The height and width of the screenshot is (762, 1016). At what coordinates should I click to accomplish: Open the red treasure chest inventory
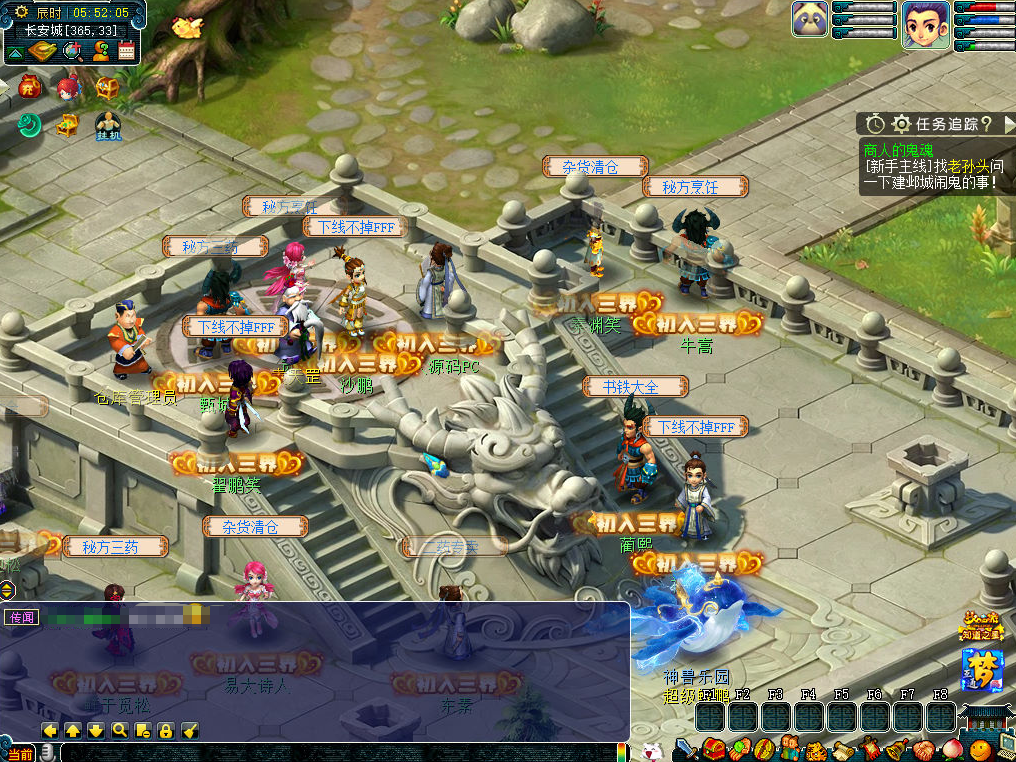point(715,749)
